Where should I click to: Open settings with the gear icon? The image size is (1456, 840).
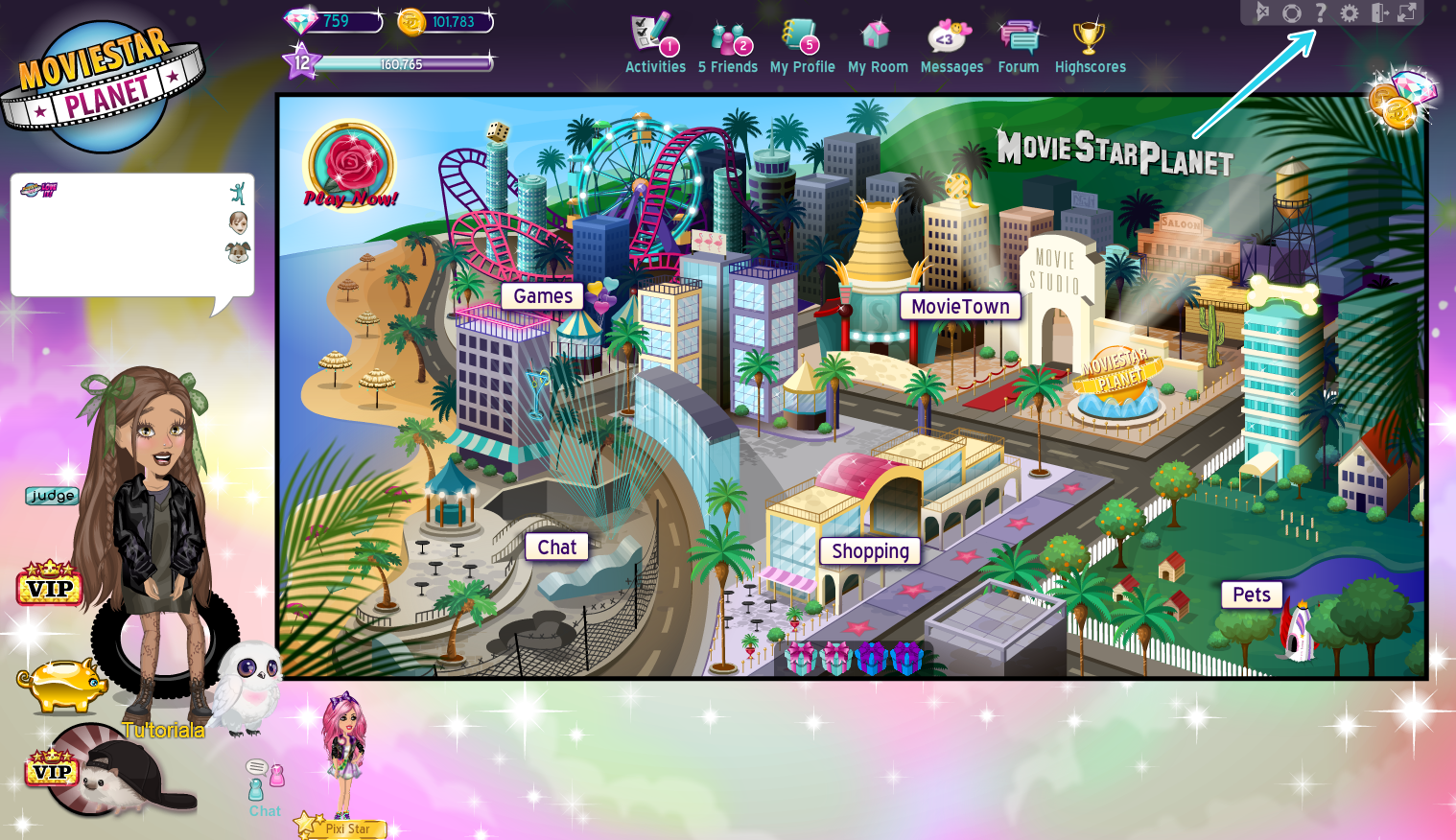[x=1350, y=12]
